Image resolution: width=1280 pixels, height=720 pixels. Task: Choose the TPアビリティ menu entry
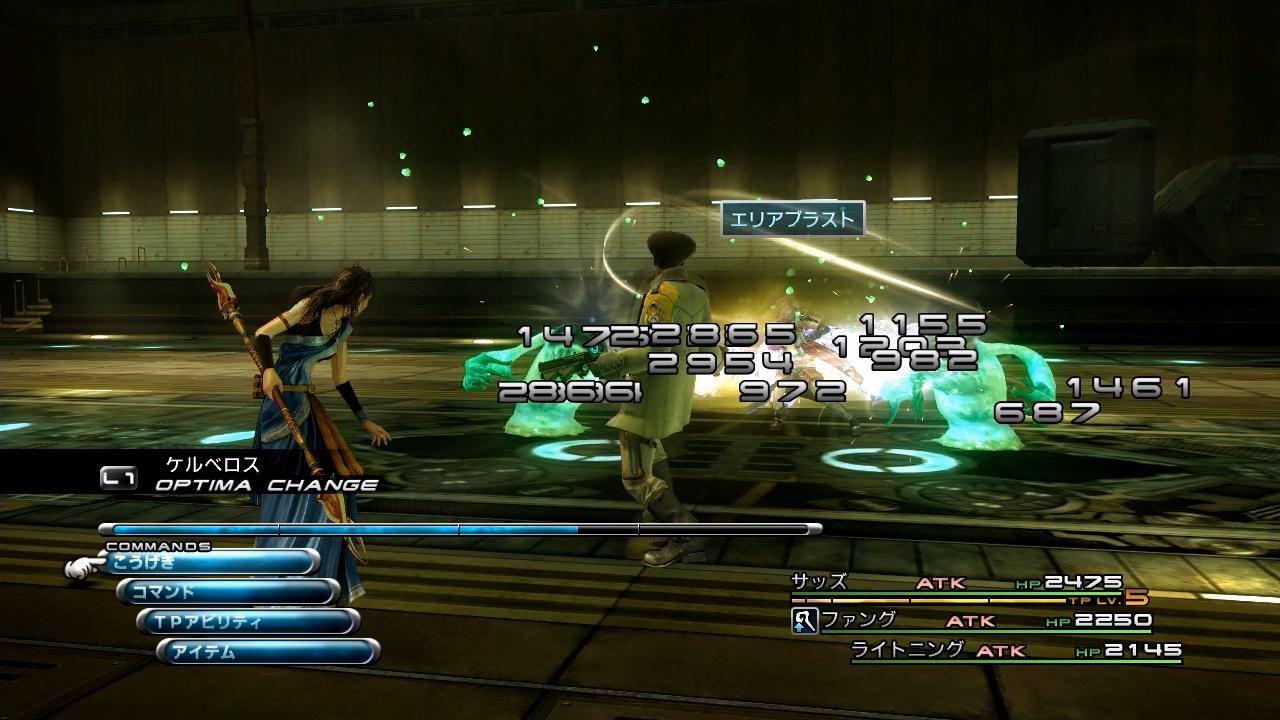point(250,623)
